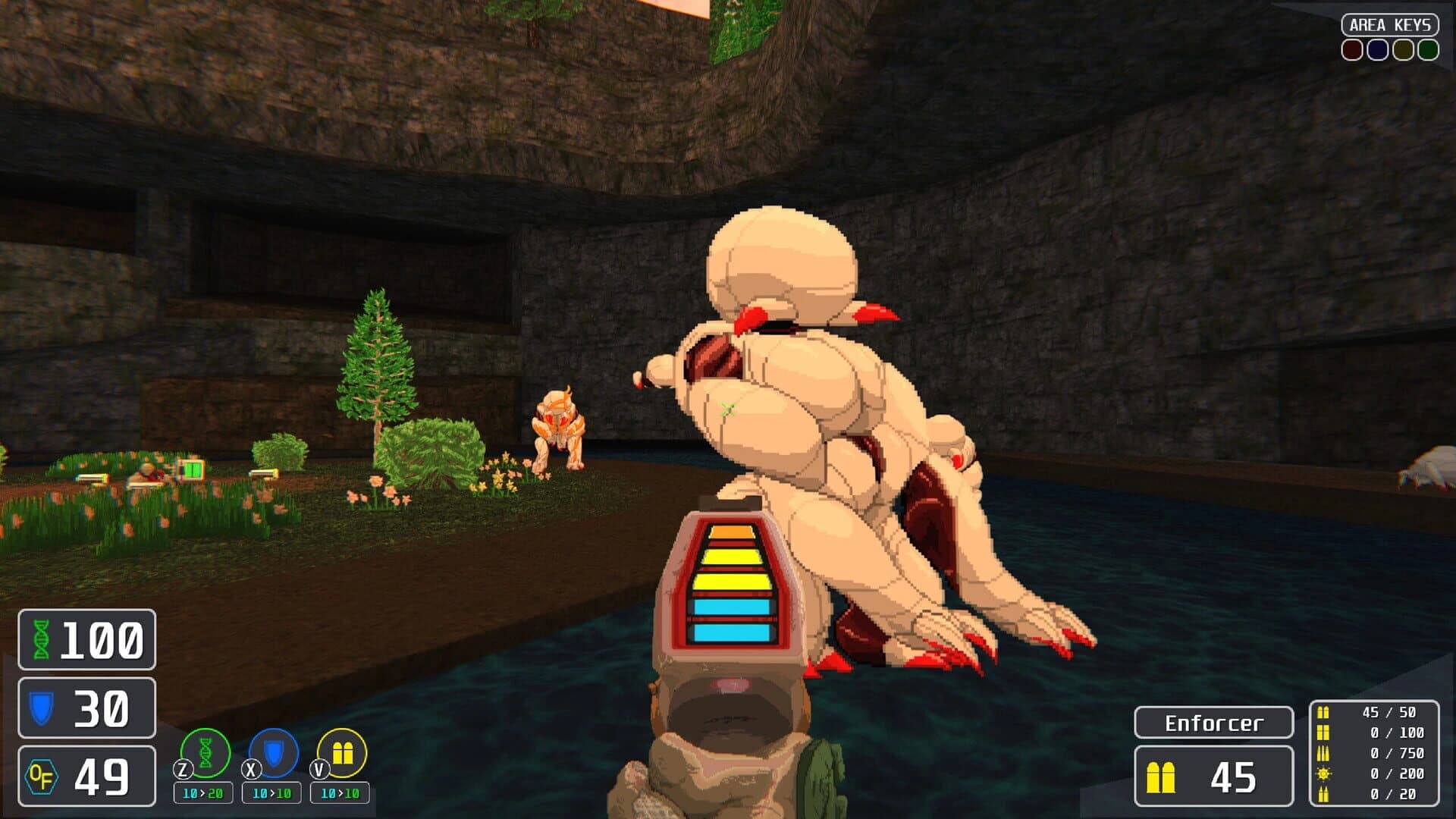The image size is (1456, 819).
Task: Select the rocket ammo icon beside 0/20
Action: coord(1323,795)
